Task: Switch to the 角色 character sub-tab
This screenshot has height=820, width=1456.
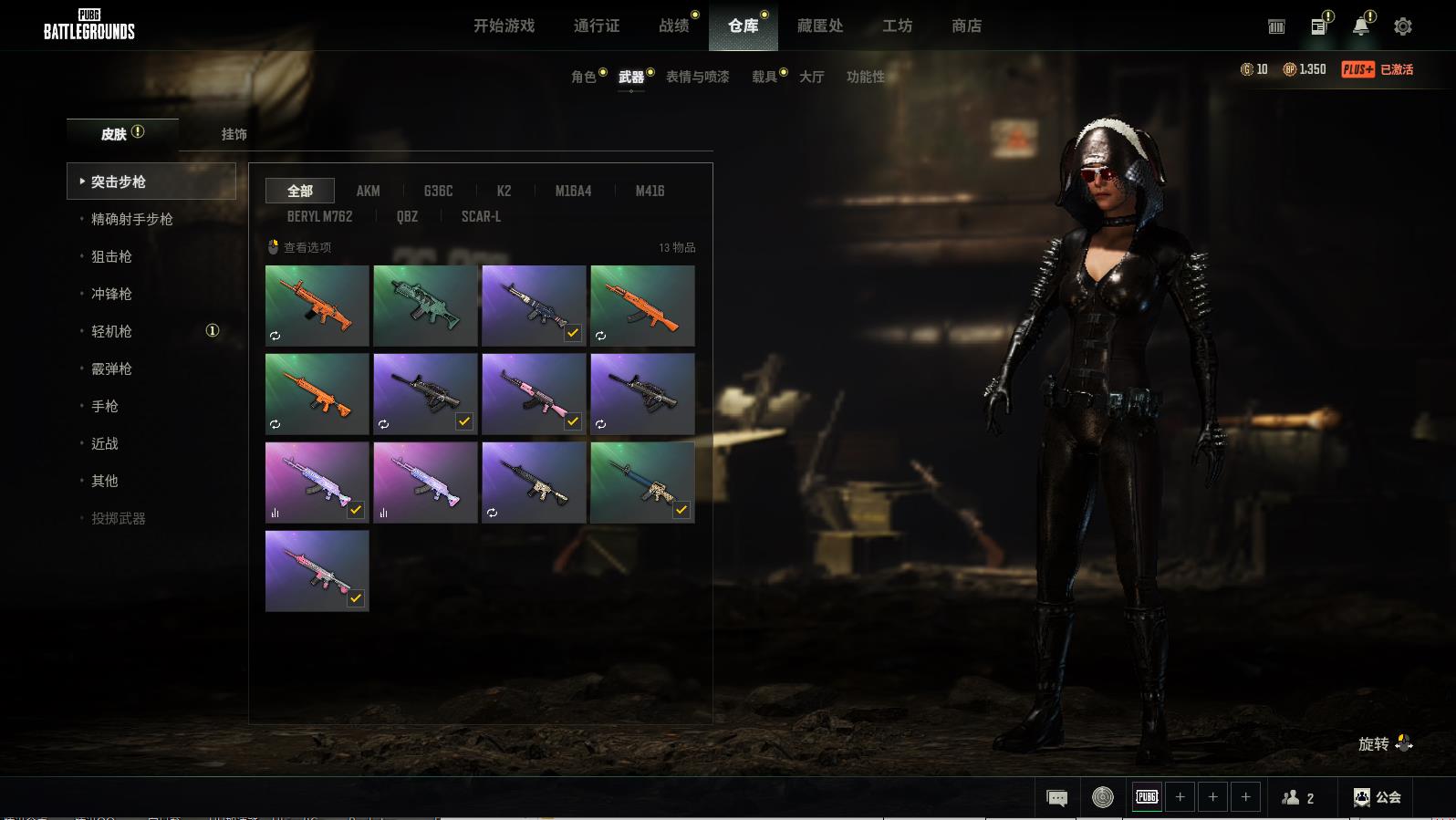Action: point(583,77)
